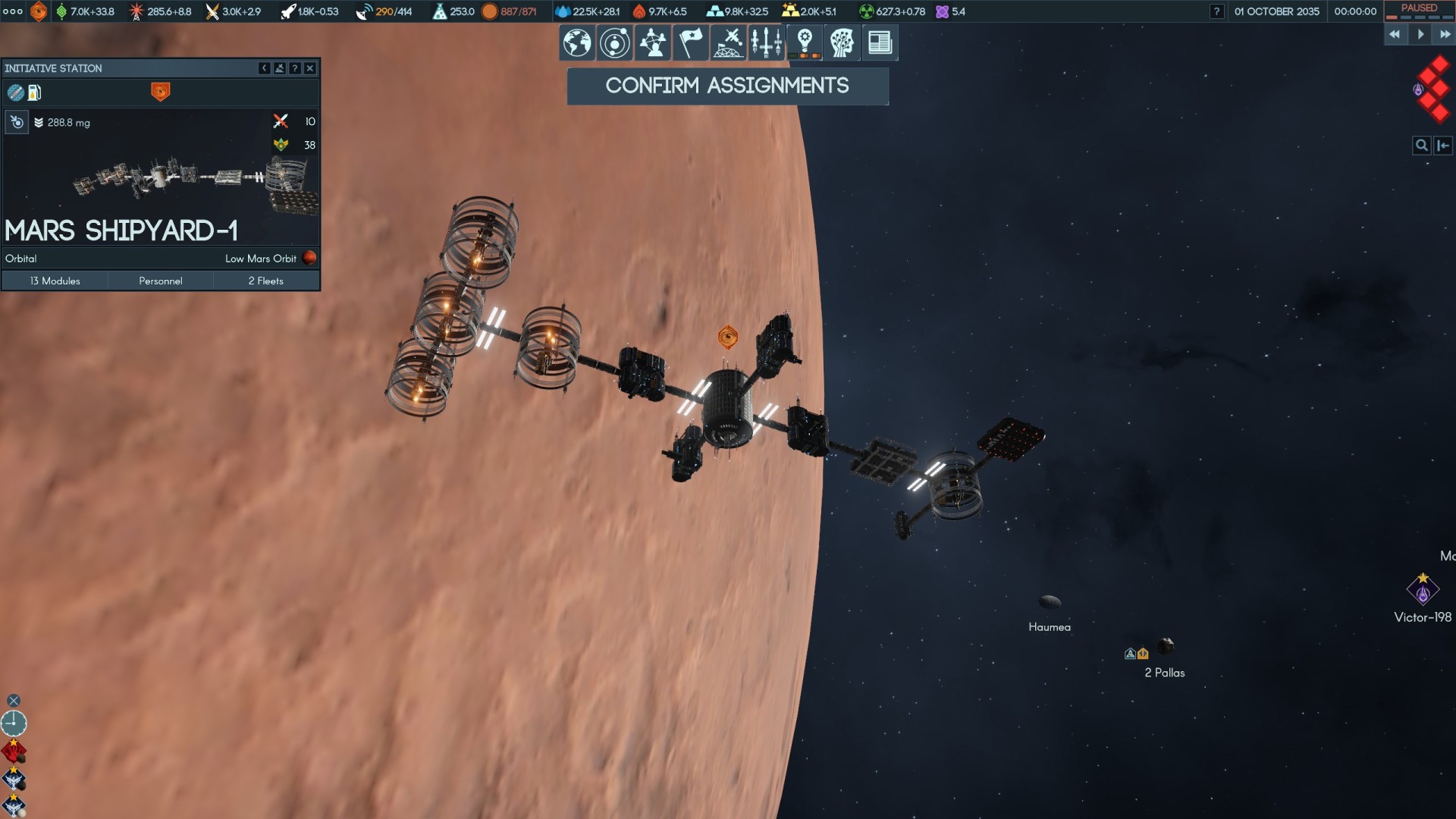1456x819 pixels.
Task: Confirm the councilor assignments
Action: (727, 86)
